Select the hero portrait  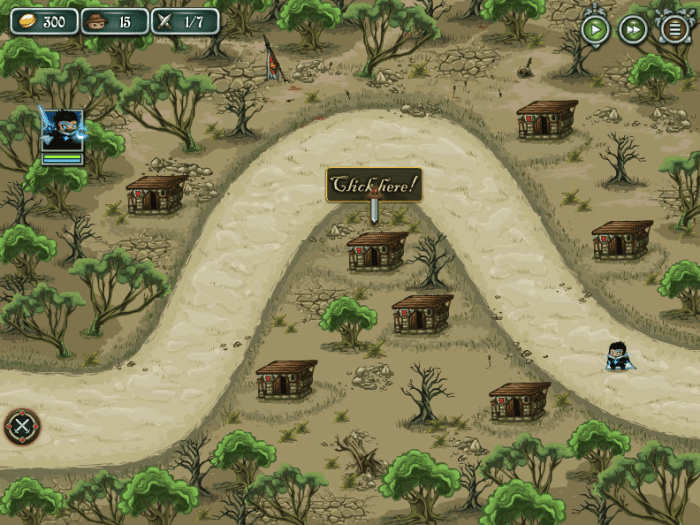point(62,130)
